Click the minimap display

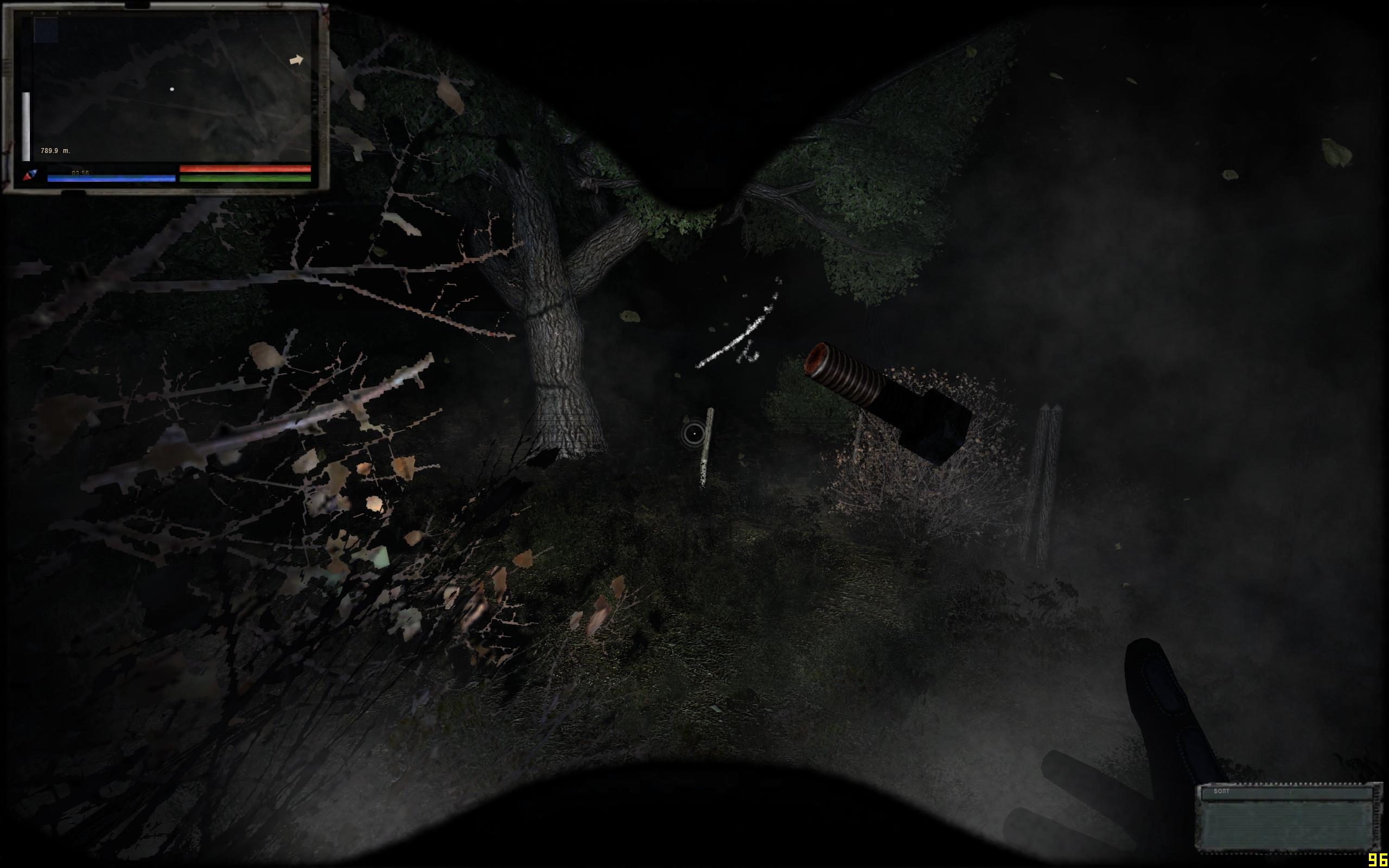(x=172, y=89)
